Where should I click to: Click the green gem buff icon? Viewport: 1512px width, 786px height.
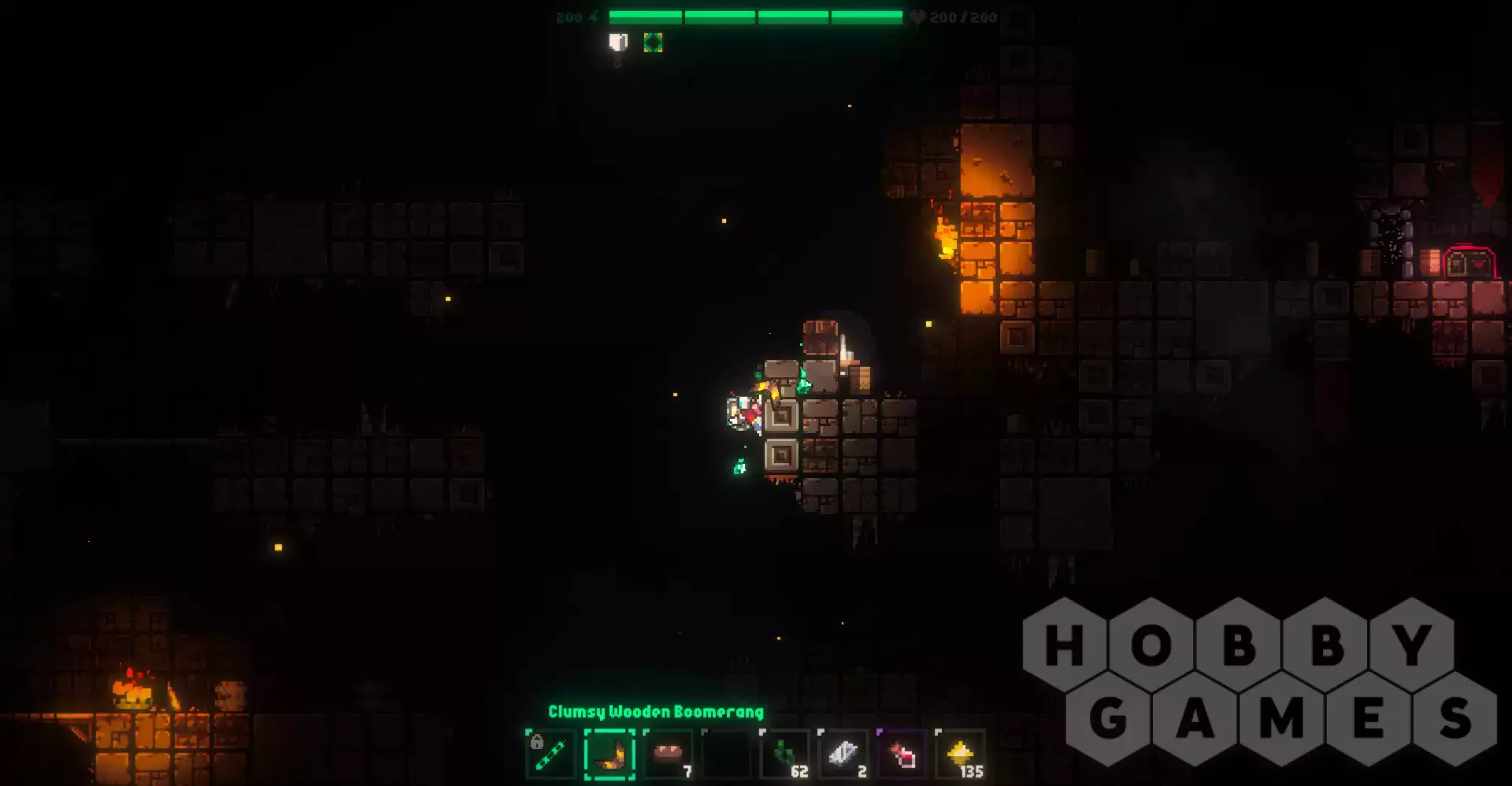point(653,43)
